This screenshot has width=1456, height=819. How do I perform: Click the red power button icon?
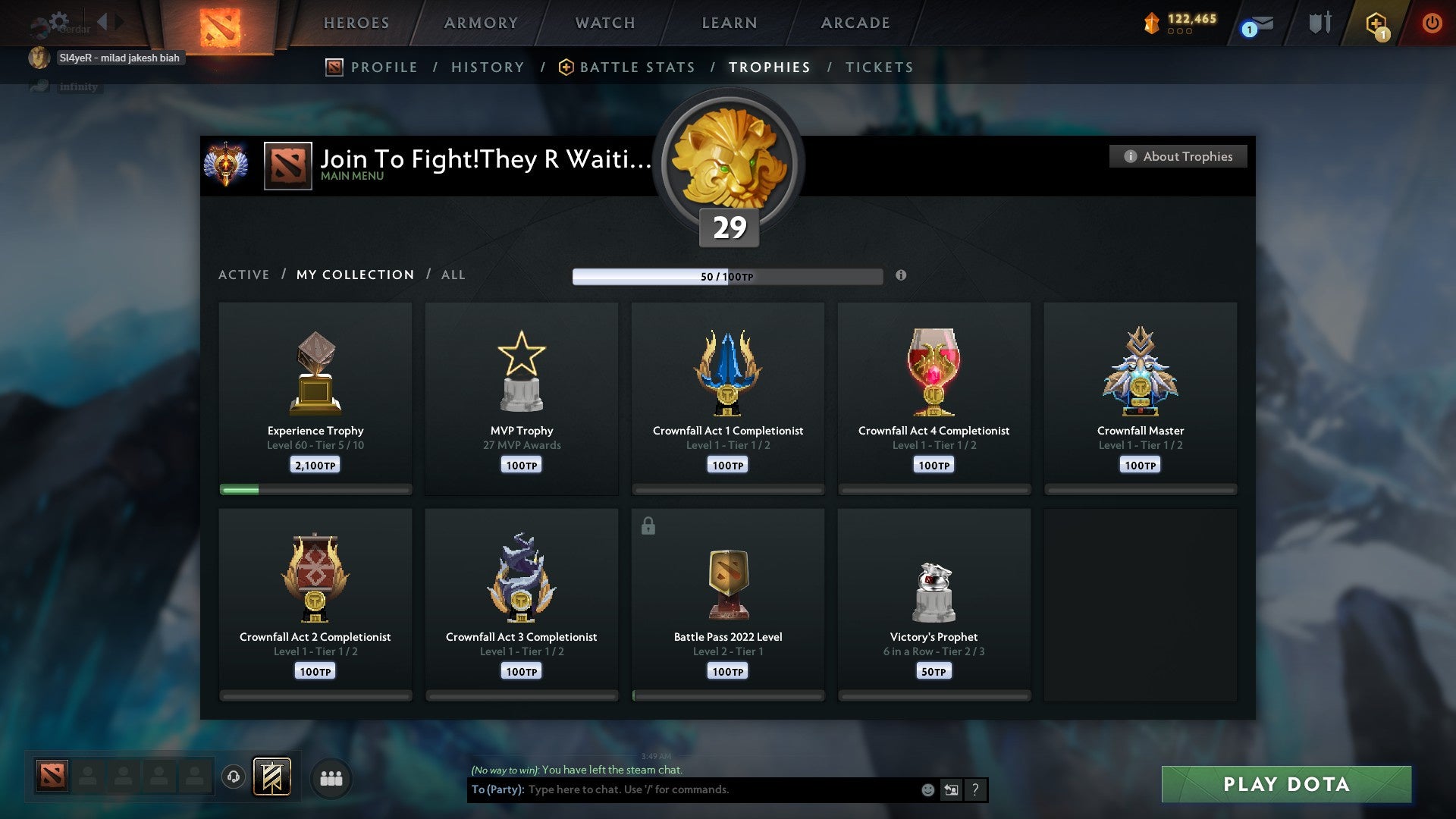click(1432, 23)
